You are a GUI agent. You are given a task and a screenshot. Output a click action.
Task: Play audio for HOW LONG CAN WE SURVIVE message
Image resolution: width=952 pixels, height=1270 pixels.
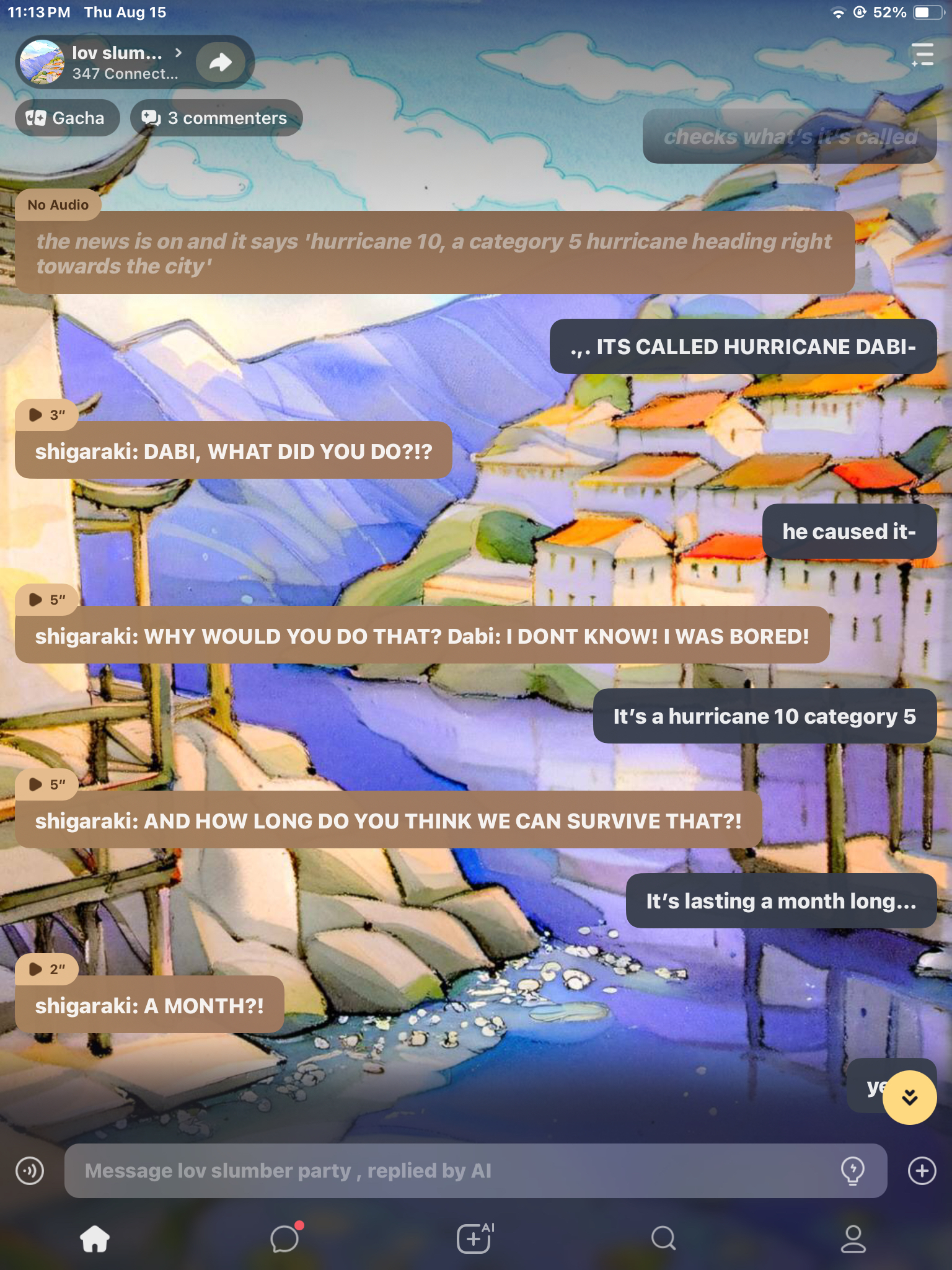(x=46, y=784)
